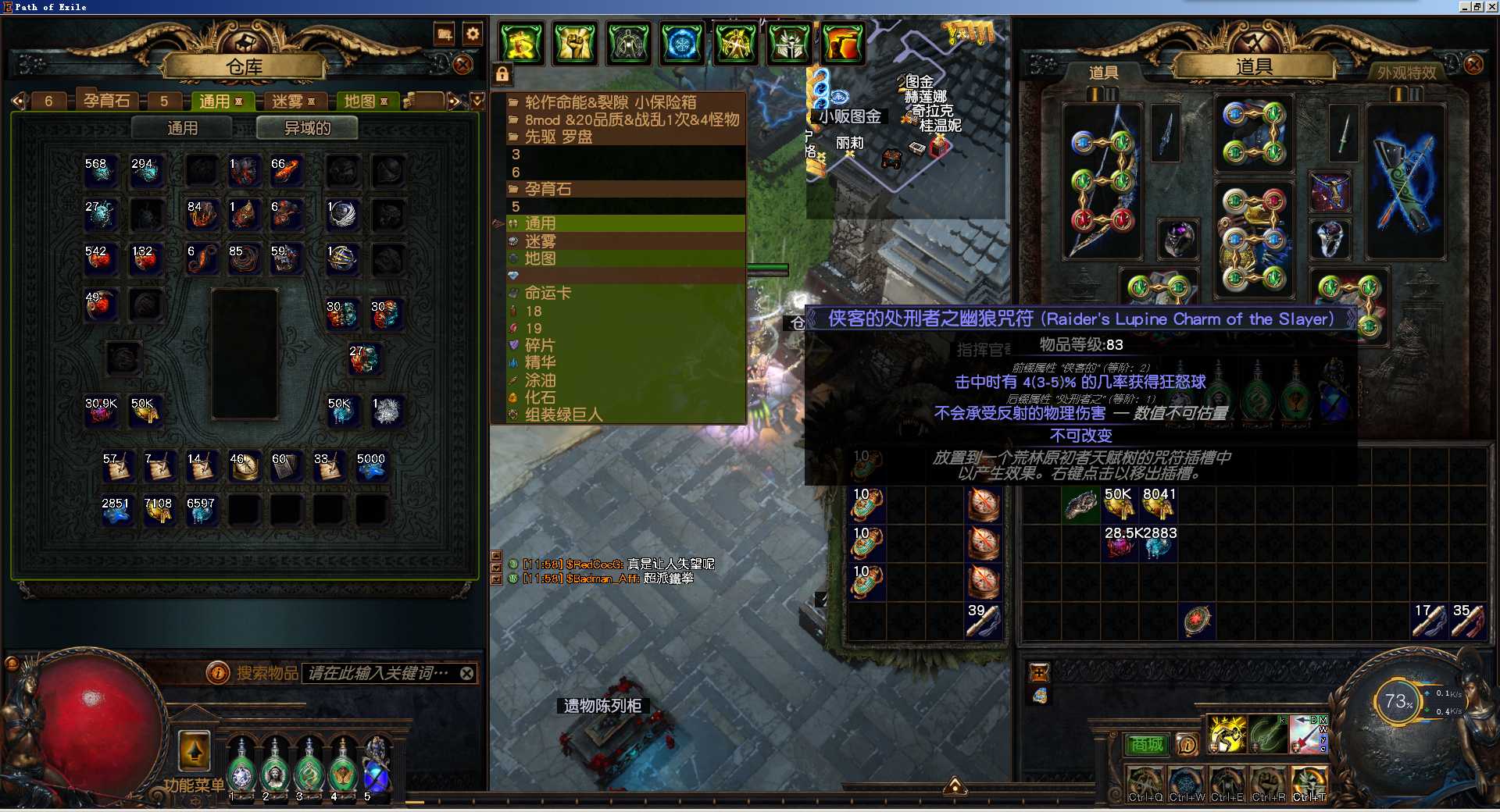Choose 命运卡 in the stash tab list
This screenshot has width=1500, height=812.
(548, 293)
